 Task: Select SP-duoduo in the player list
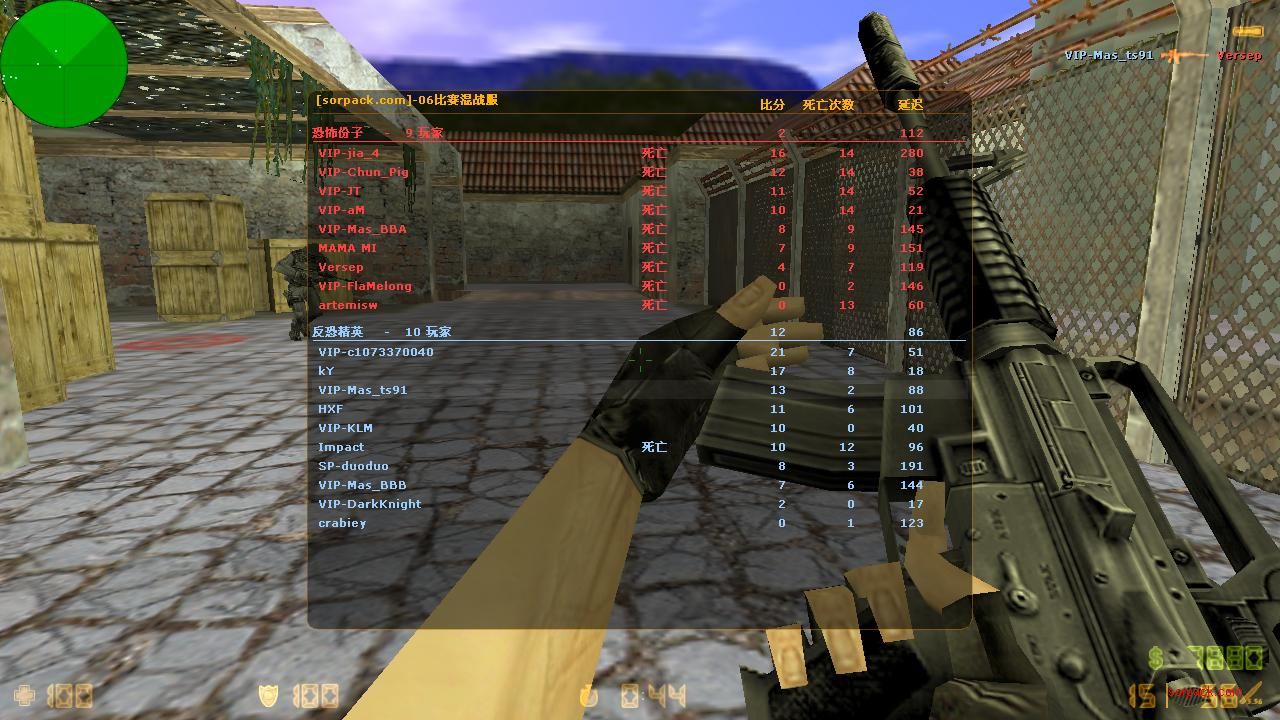click(x=353, y=466)
